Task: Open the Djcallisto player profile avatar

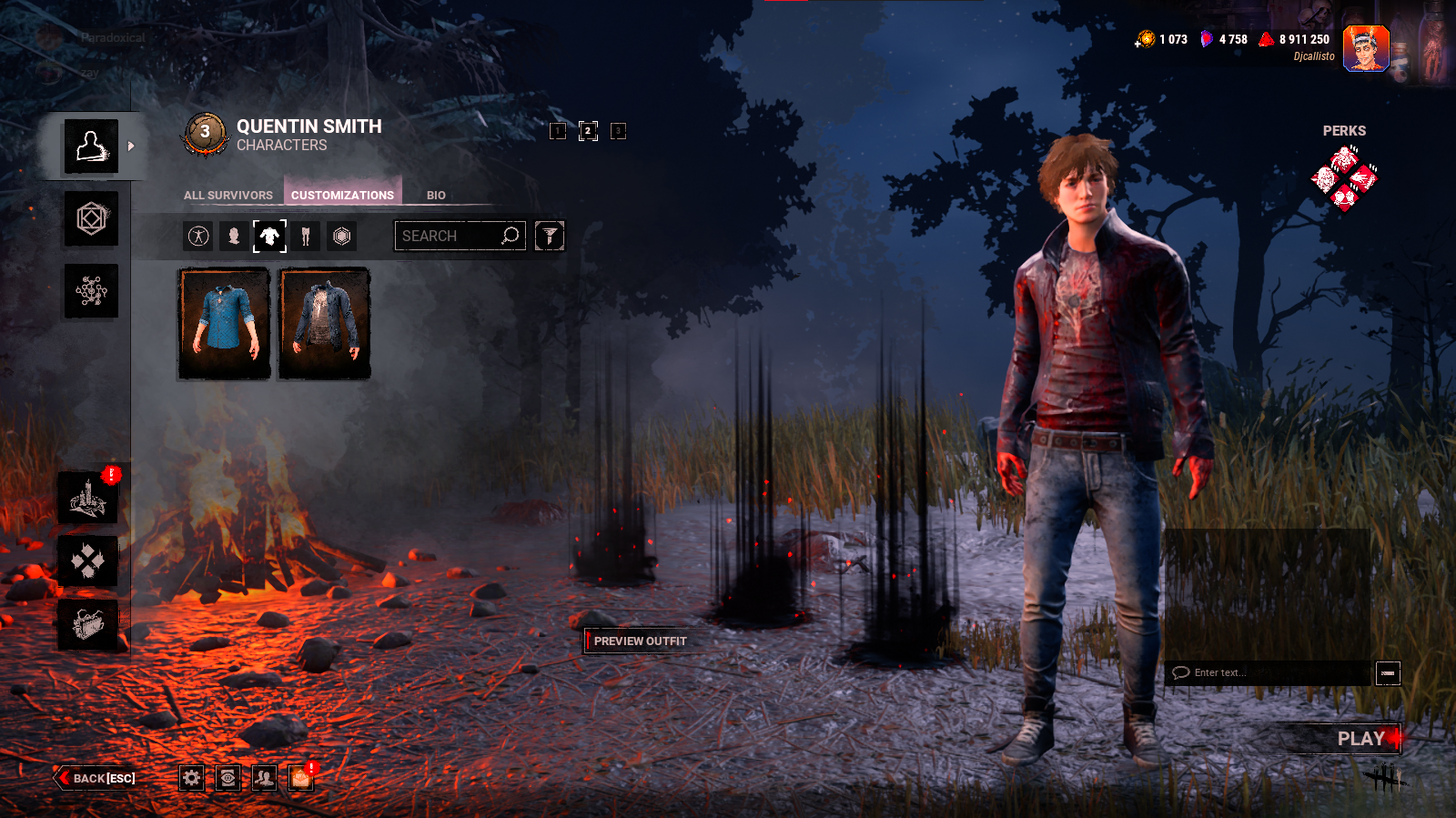Action: point(1365,49)
